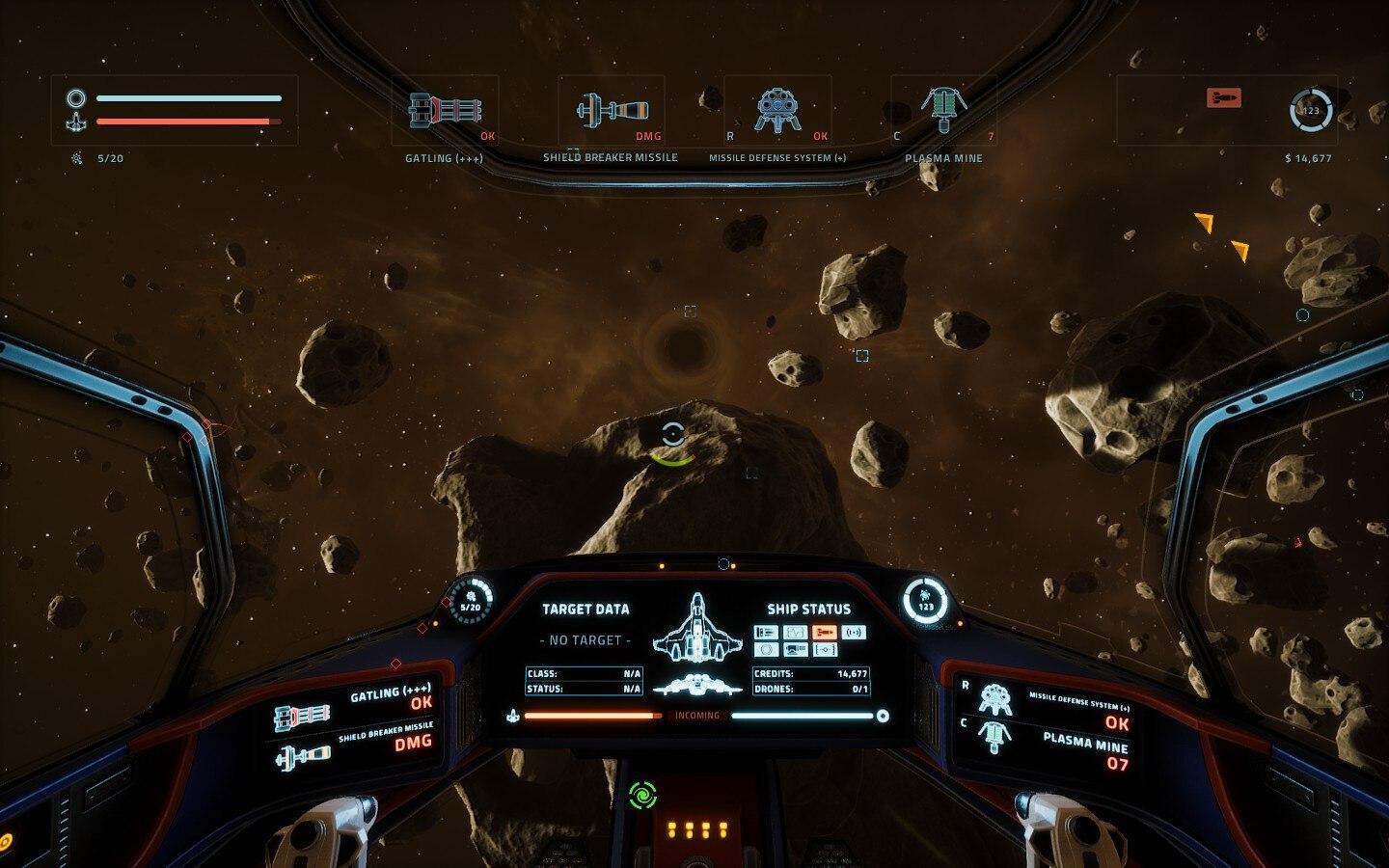Click the circular gauge reading 123

point(1311,111)
